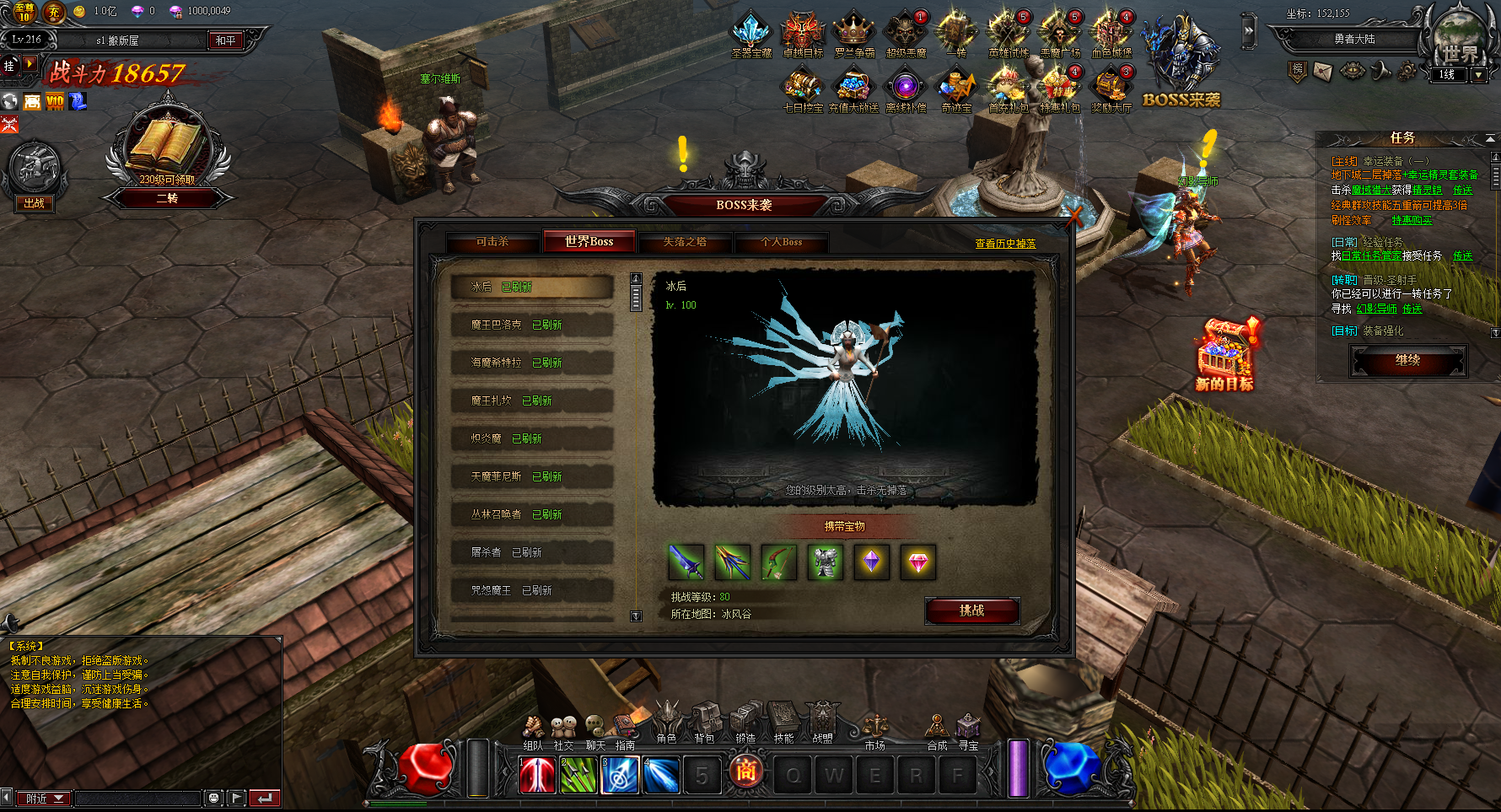Switch to the 可击杀 tab
This screenshot has height=812, width=1501.
[x=492, y=242]
